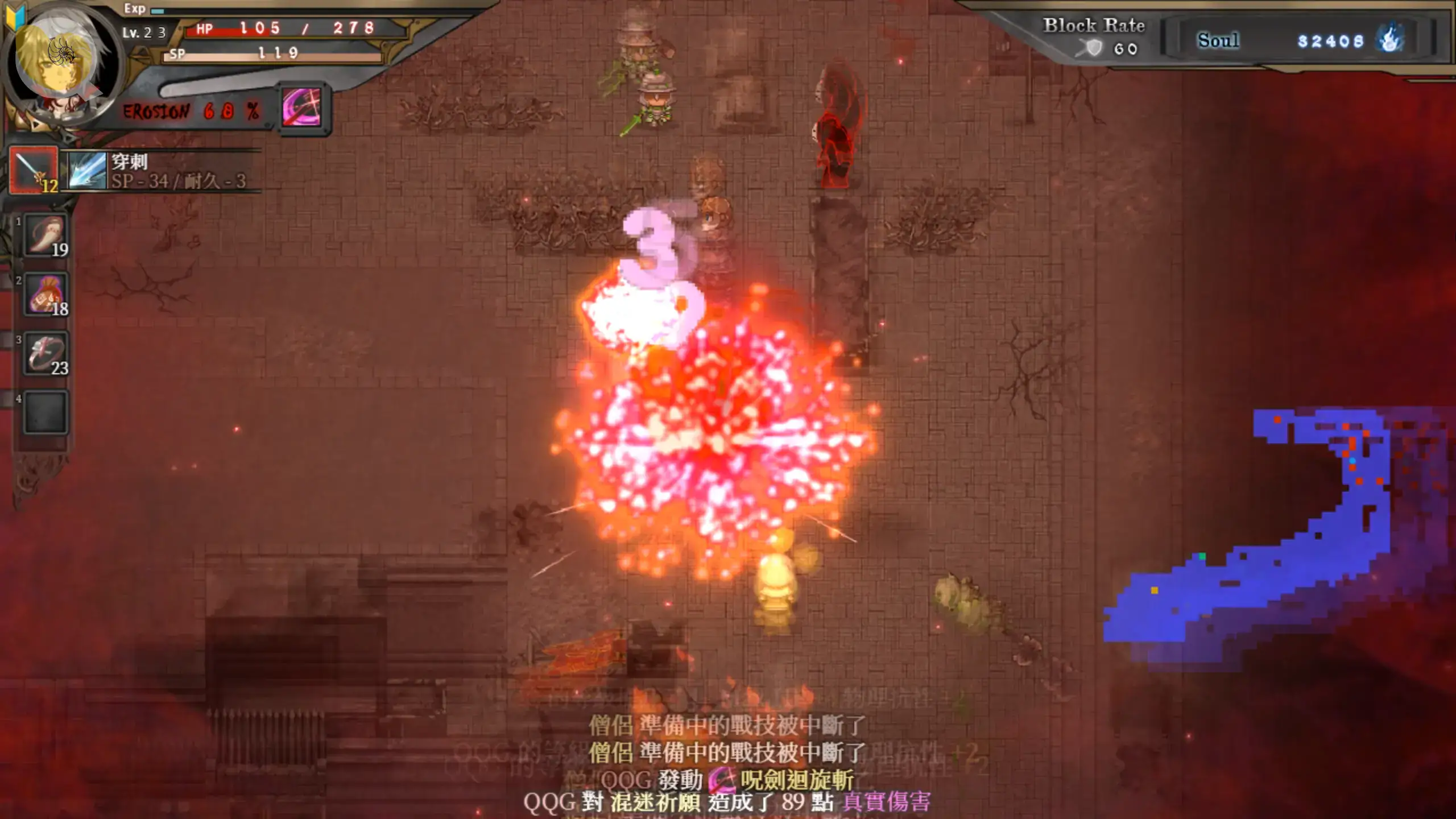This screenshot has height=819, width=1456.
Task: Use the ring item in slot 3
Action: pyautogui.click(x=45, y=354)
